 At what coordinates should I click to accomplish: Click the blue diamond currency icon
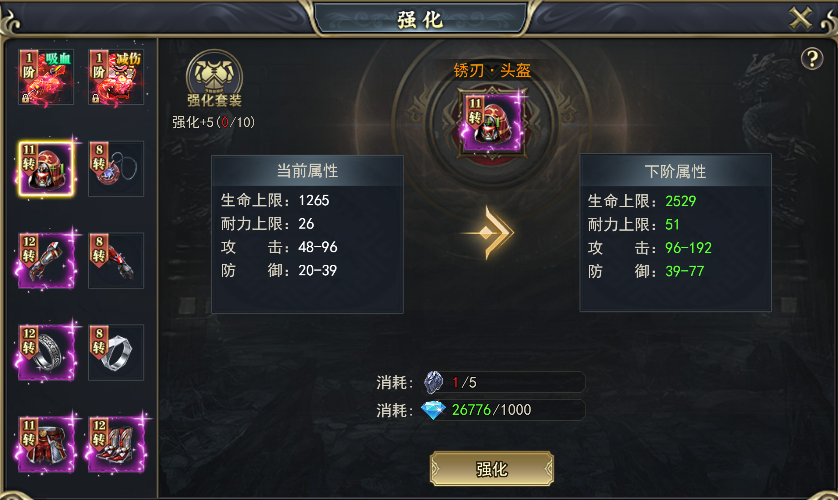(433, 410)
